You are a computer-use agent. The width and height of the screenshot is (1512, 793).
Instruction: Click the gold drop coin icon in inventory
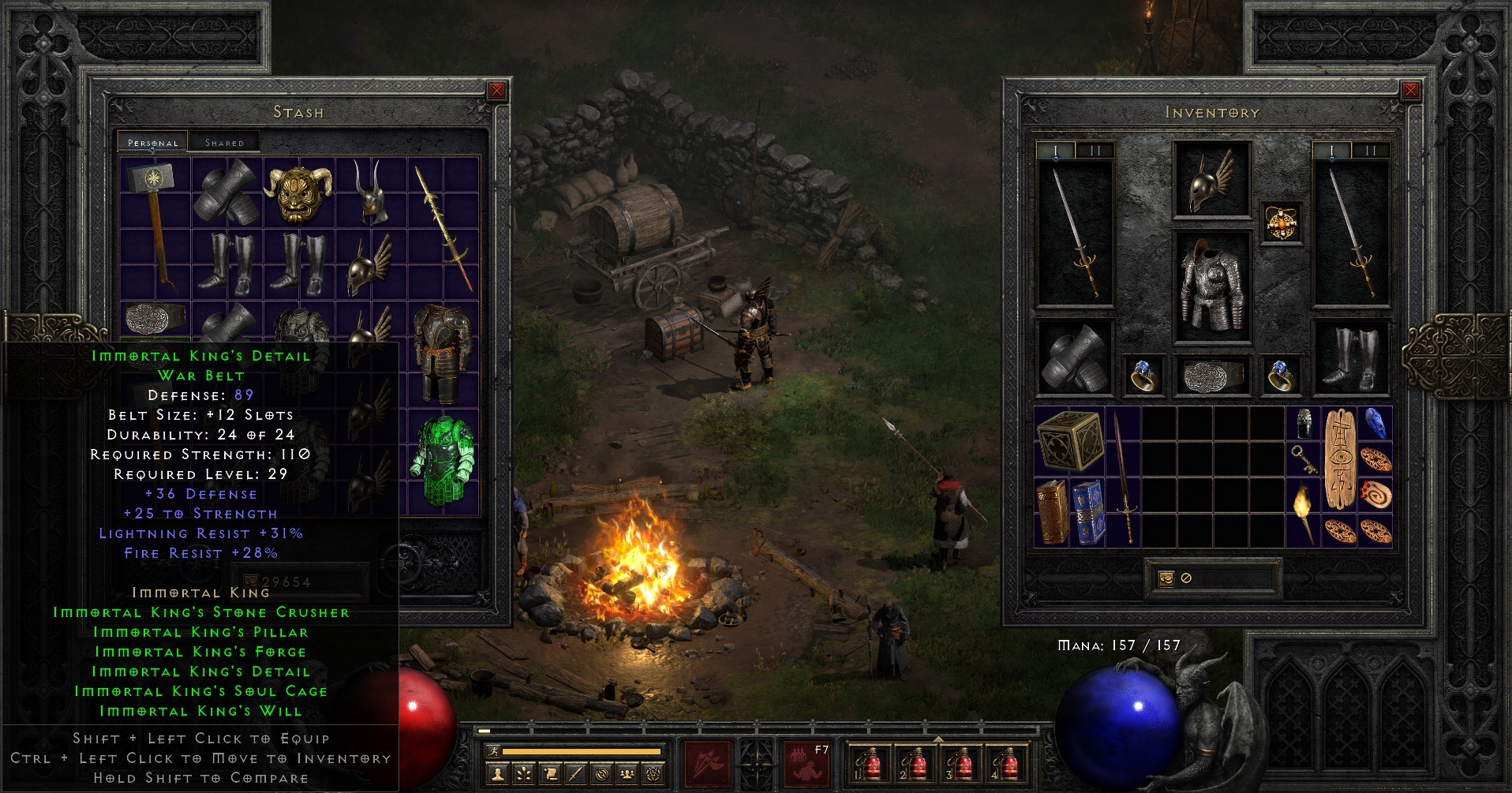point(1166,577)
